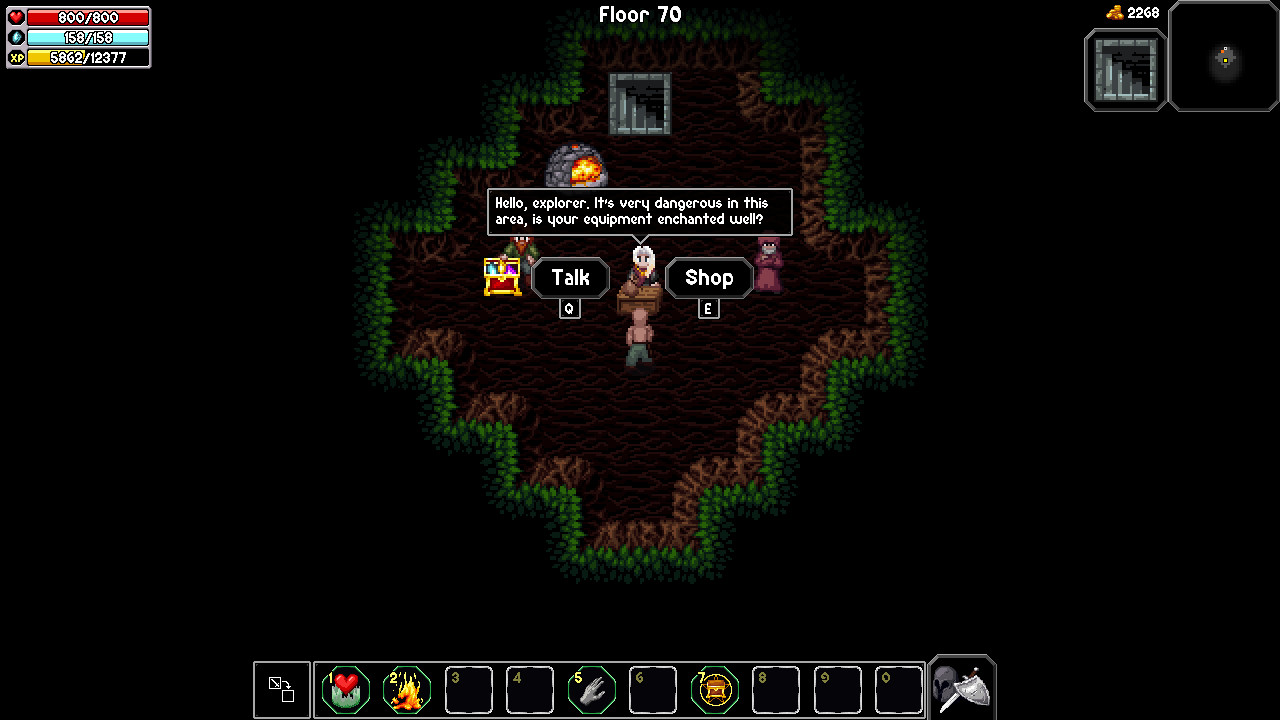The image size is (1280, 720).
Task: Select the treasure chest item in hotbar slot 7
Action: [x=714, y=689]
